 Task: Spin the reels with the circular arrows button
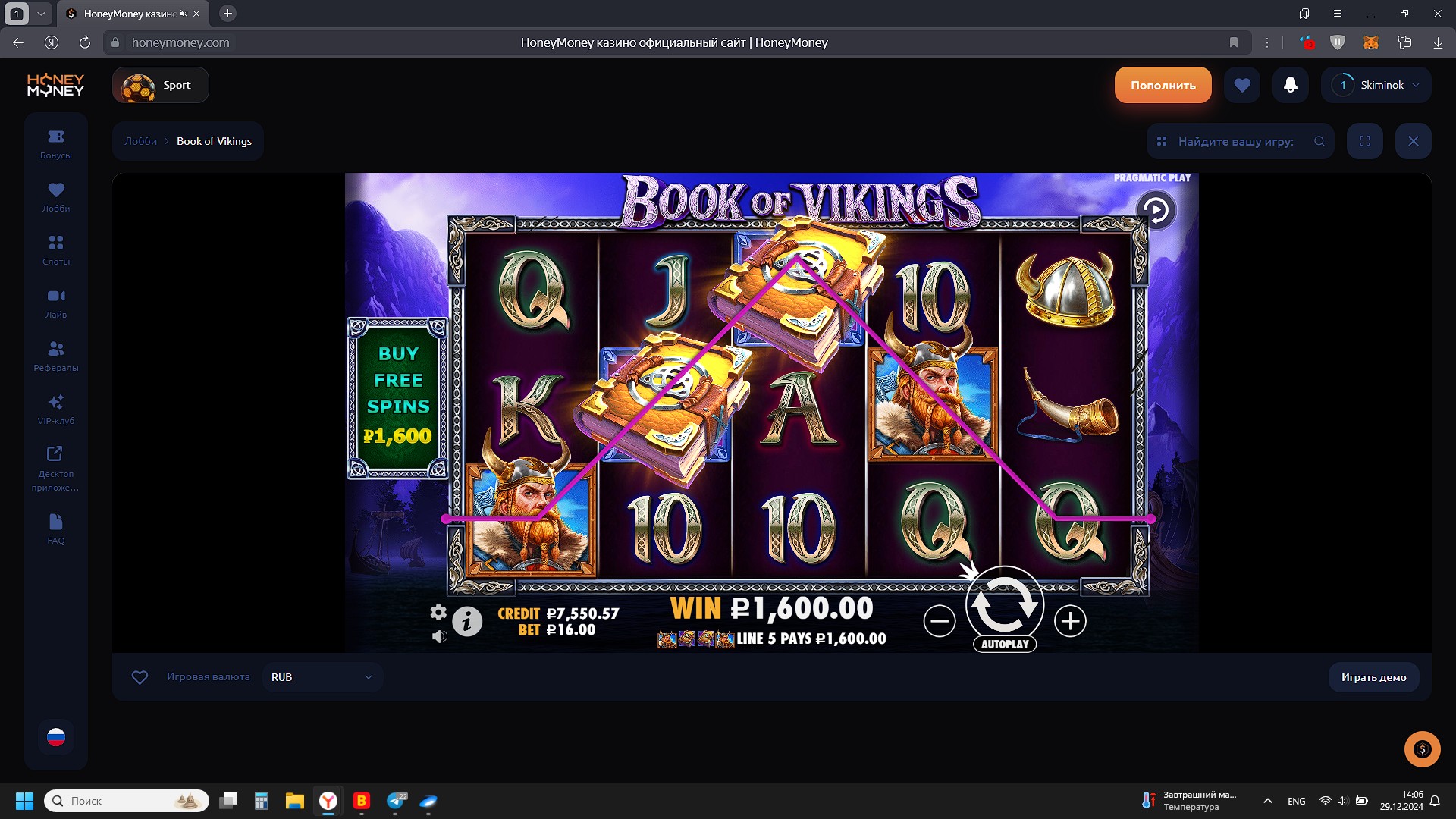coord(1004,604)
